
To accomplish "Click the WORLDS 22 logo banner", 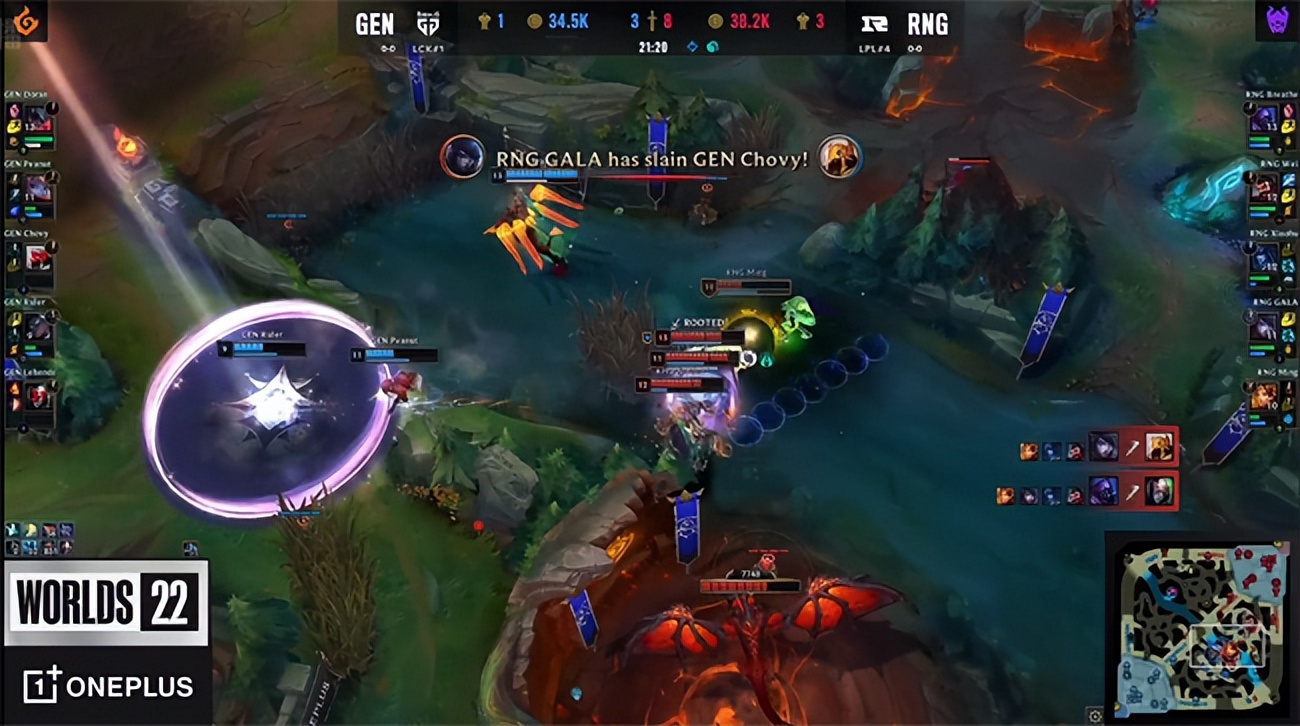I will [105, 603].
